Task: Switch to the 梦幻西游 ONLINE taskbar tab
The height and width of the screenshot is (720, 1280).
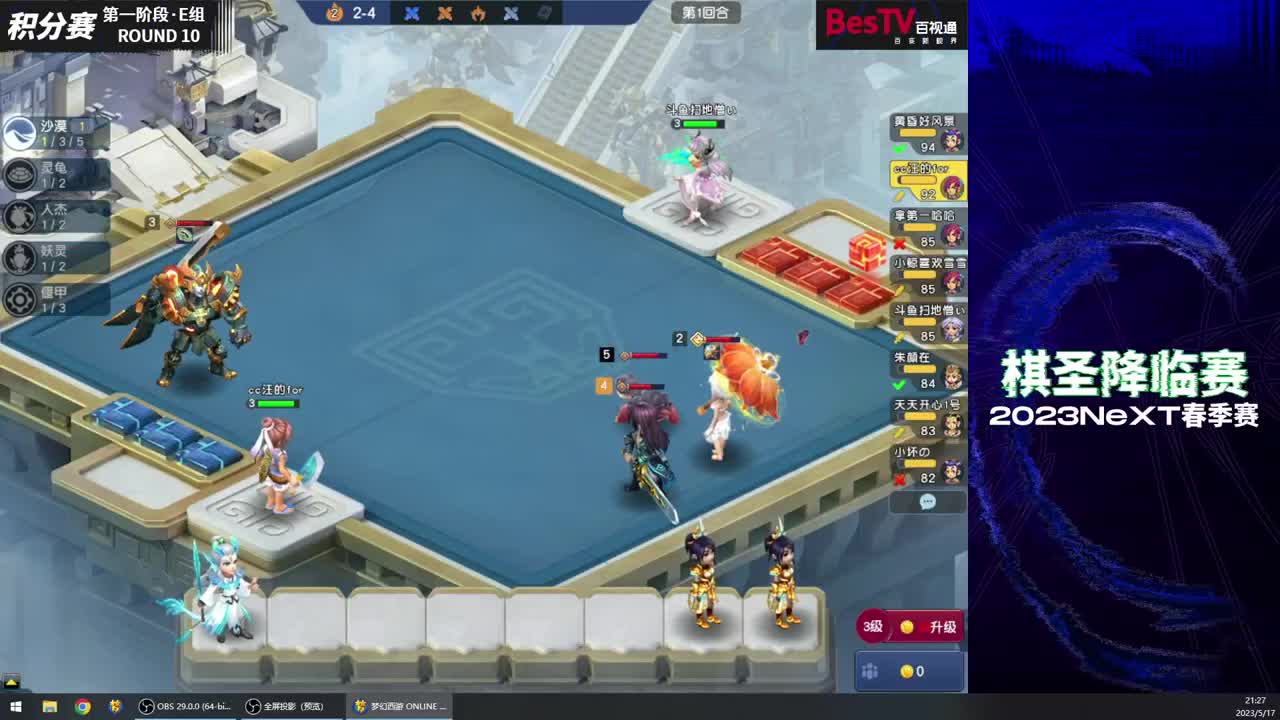Action: [x=400, y=706]
